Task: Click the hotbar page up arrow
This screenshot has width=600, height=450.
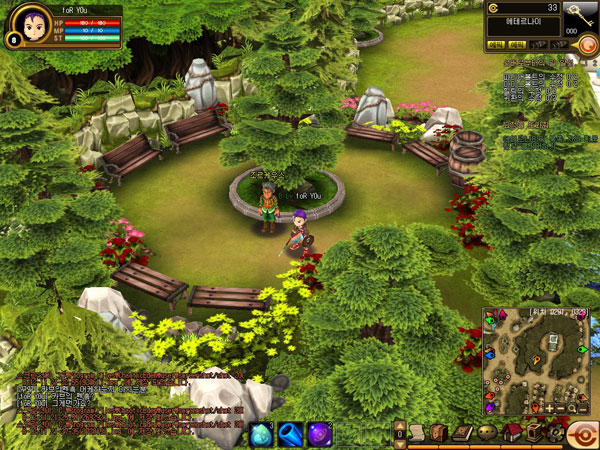Action: tap(401, 424)
